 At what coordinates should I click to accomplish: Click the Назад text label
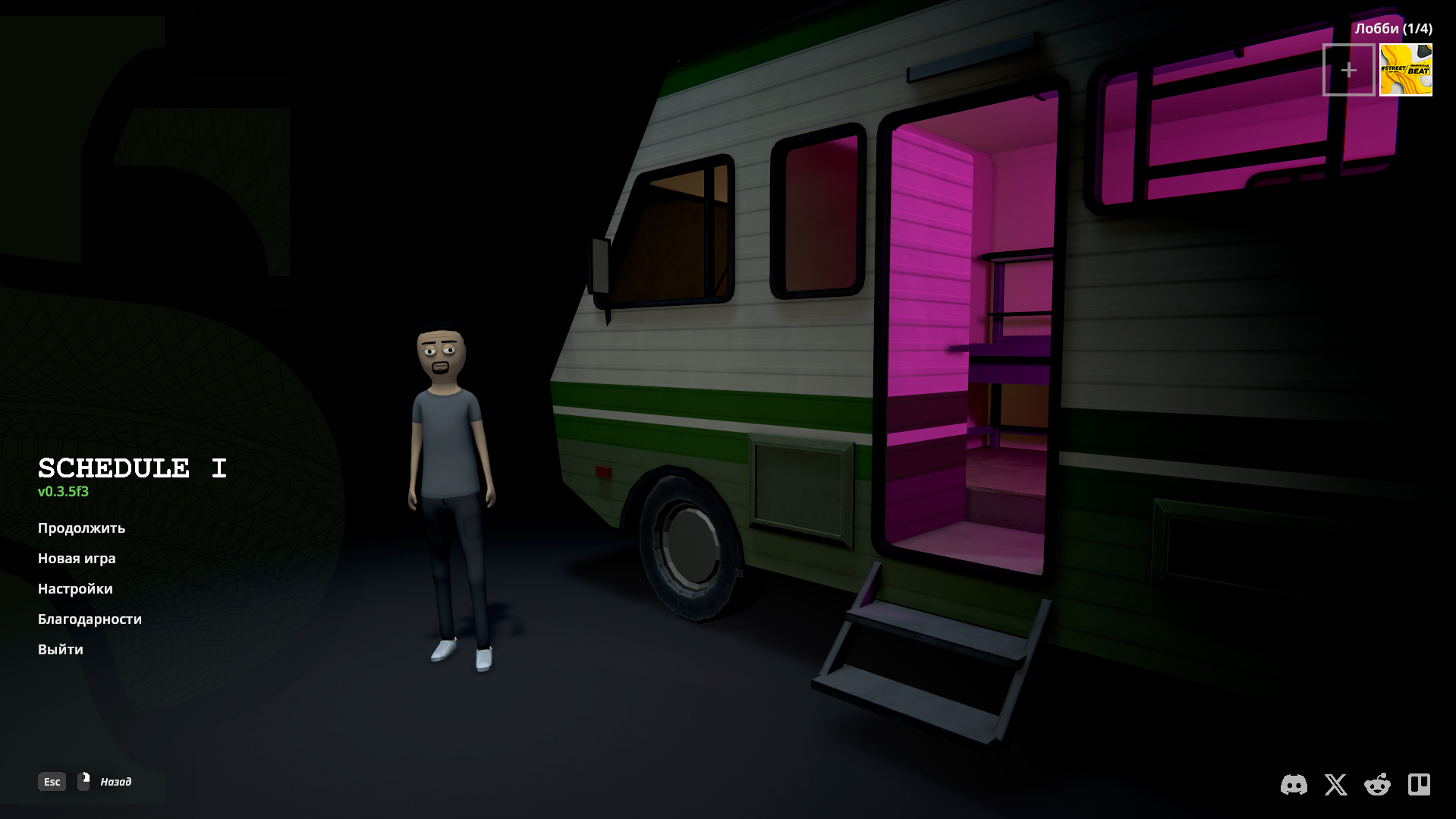(115, 780)
